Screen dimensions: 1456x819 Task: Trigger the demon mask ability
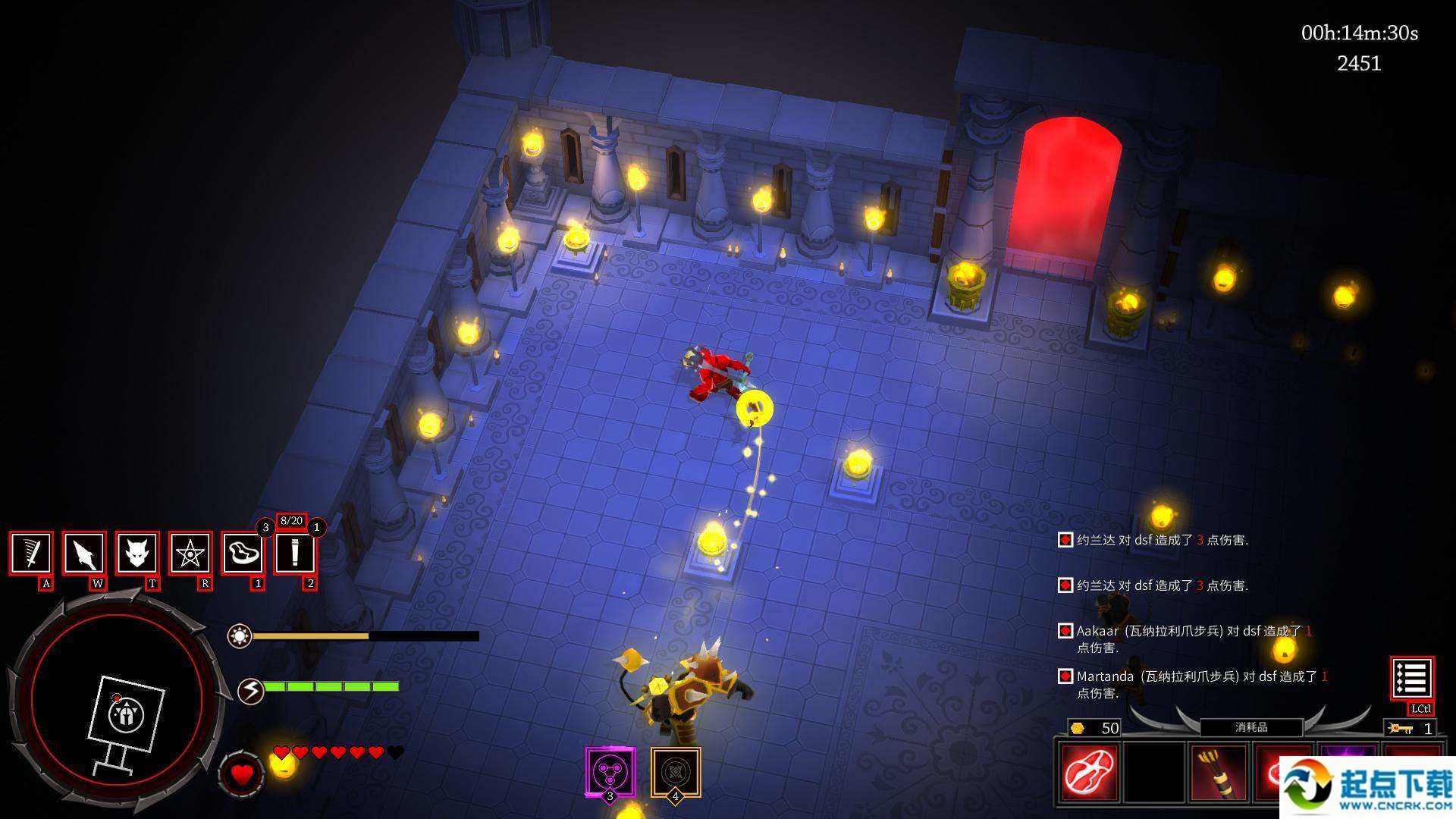point(136,553)
